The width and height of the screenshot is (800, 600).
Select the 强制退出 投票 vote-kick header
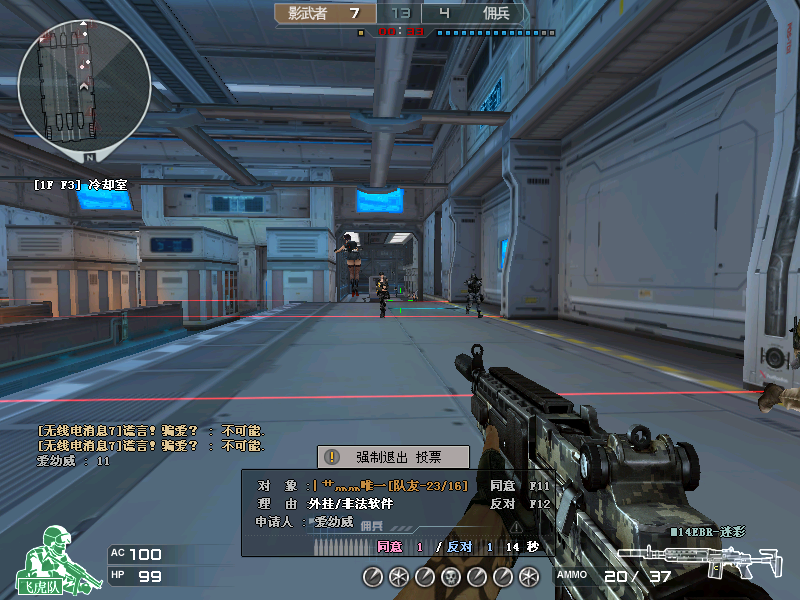tap(393, 457)
